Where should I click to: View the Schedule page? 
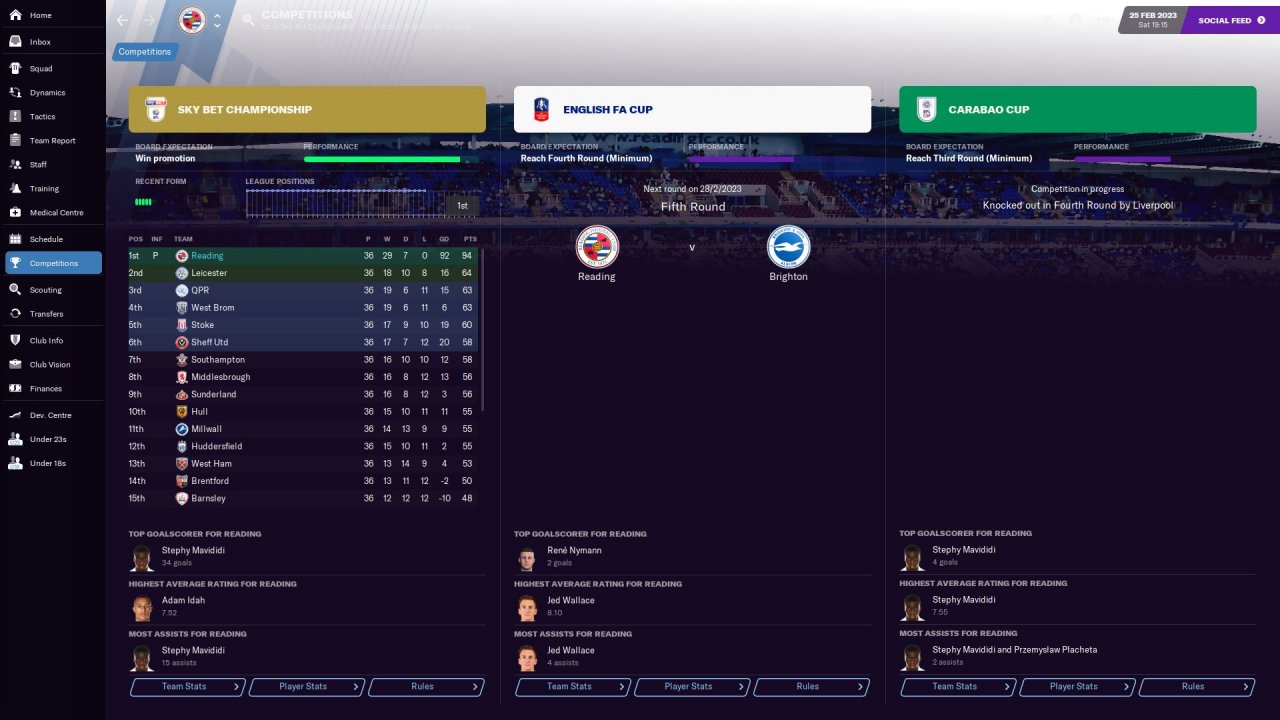click(46, 240)
